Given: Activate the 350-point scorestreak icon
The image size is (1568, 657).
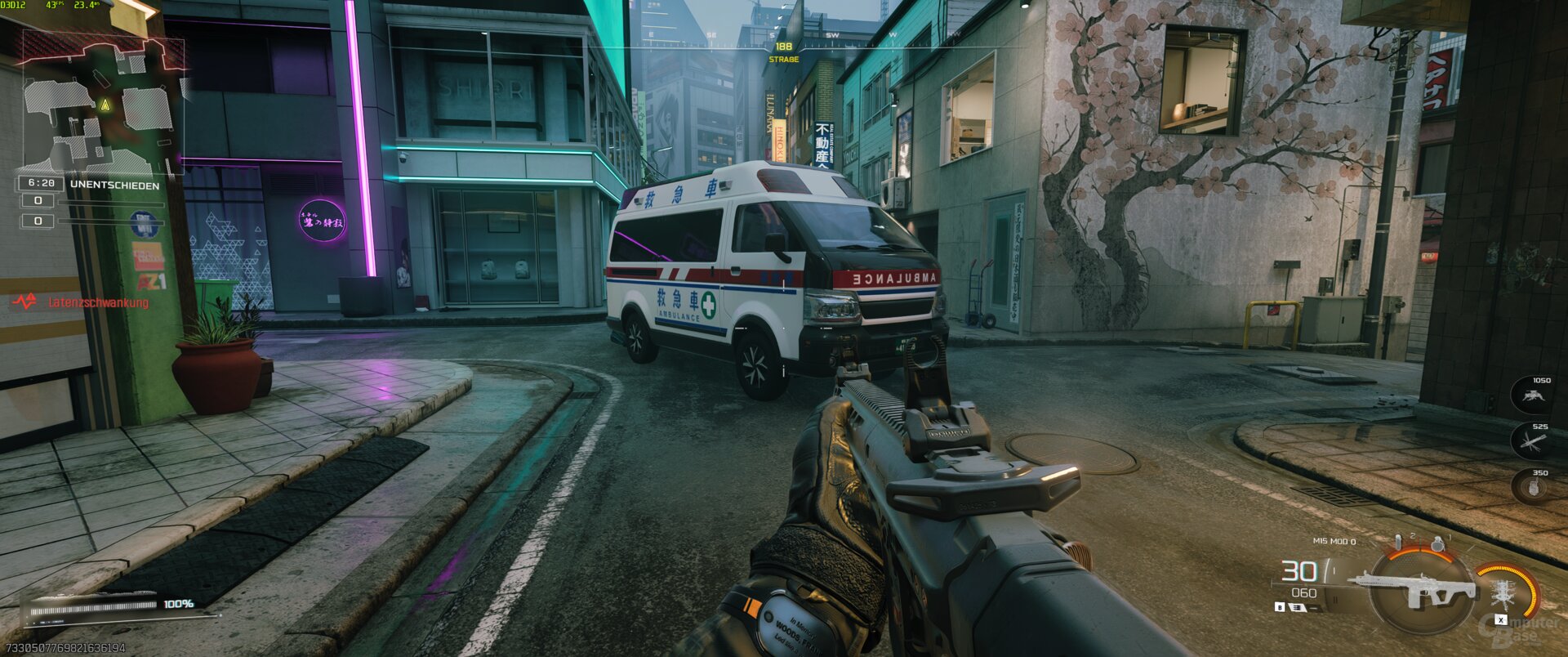Looking at the screenshot, I should point(1532,488).
